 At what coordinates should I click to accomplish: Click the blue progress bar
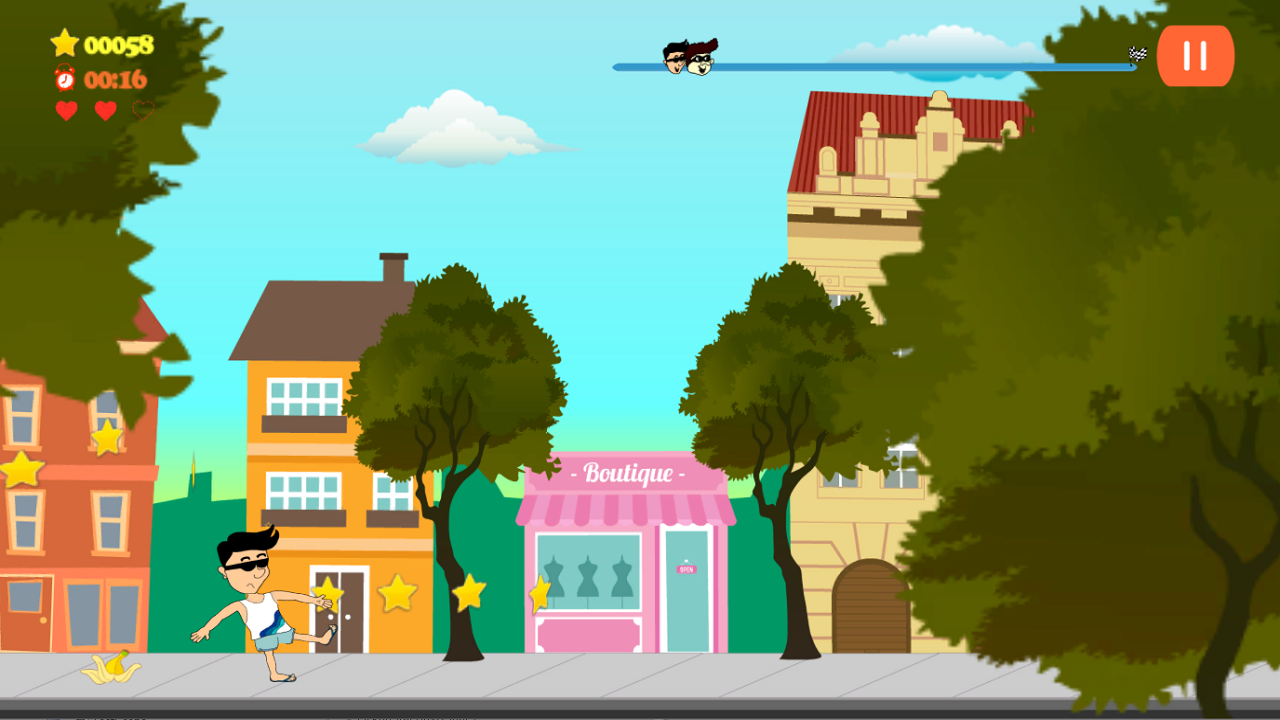point(900,65)
